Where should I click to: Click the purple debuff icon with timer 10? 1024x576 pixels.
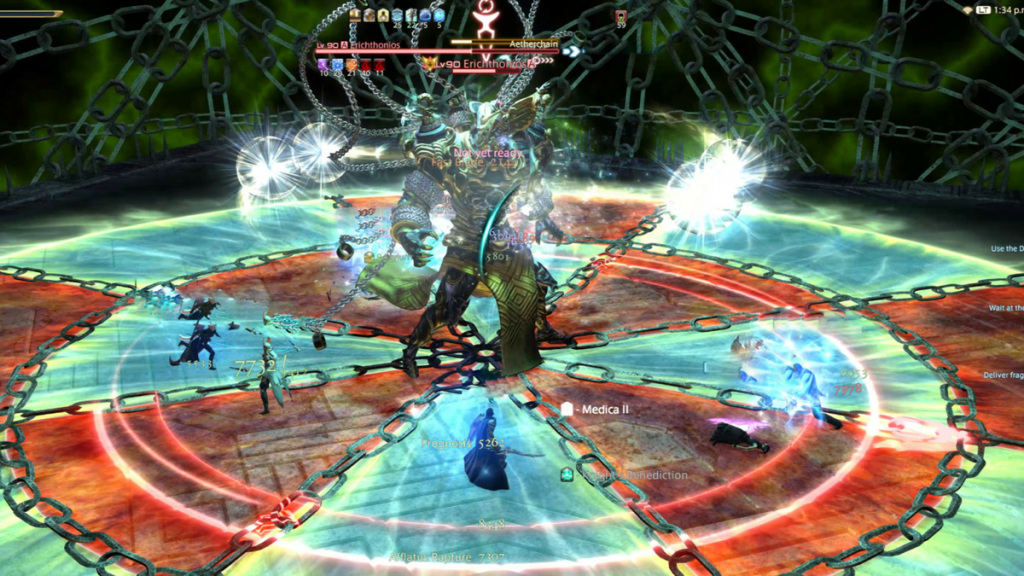tap(323, 65)
